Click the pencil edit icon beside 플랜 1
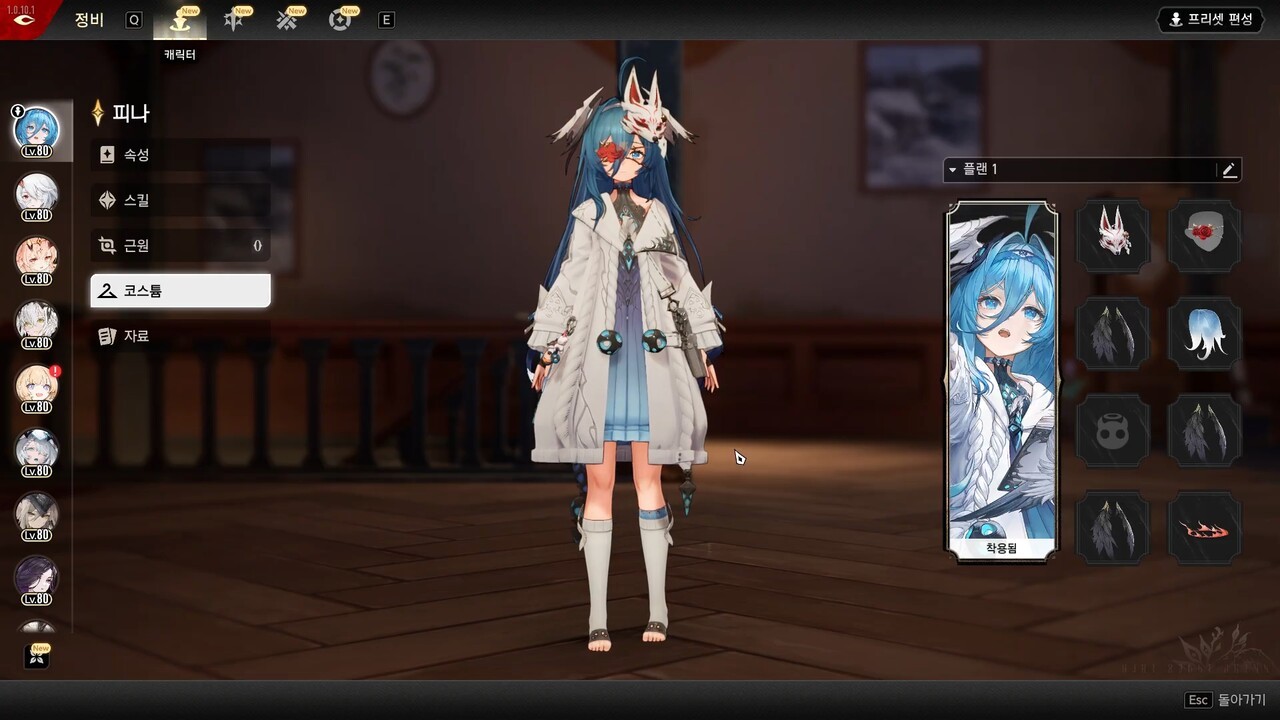The image size is (1280, 720). click(1229, 170)
